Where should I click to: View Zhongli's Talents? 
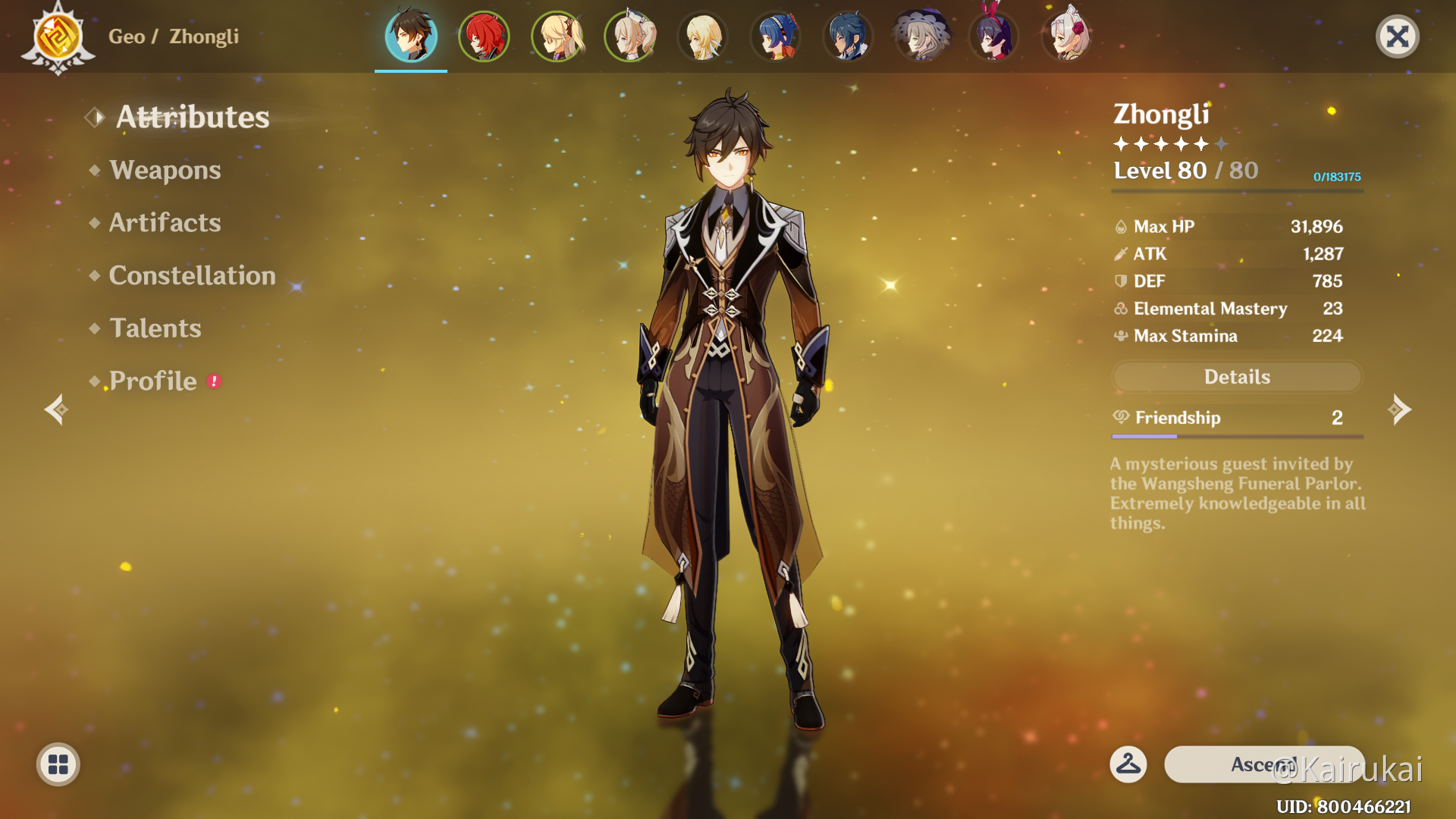(155, 328)
